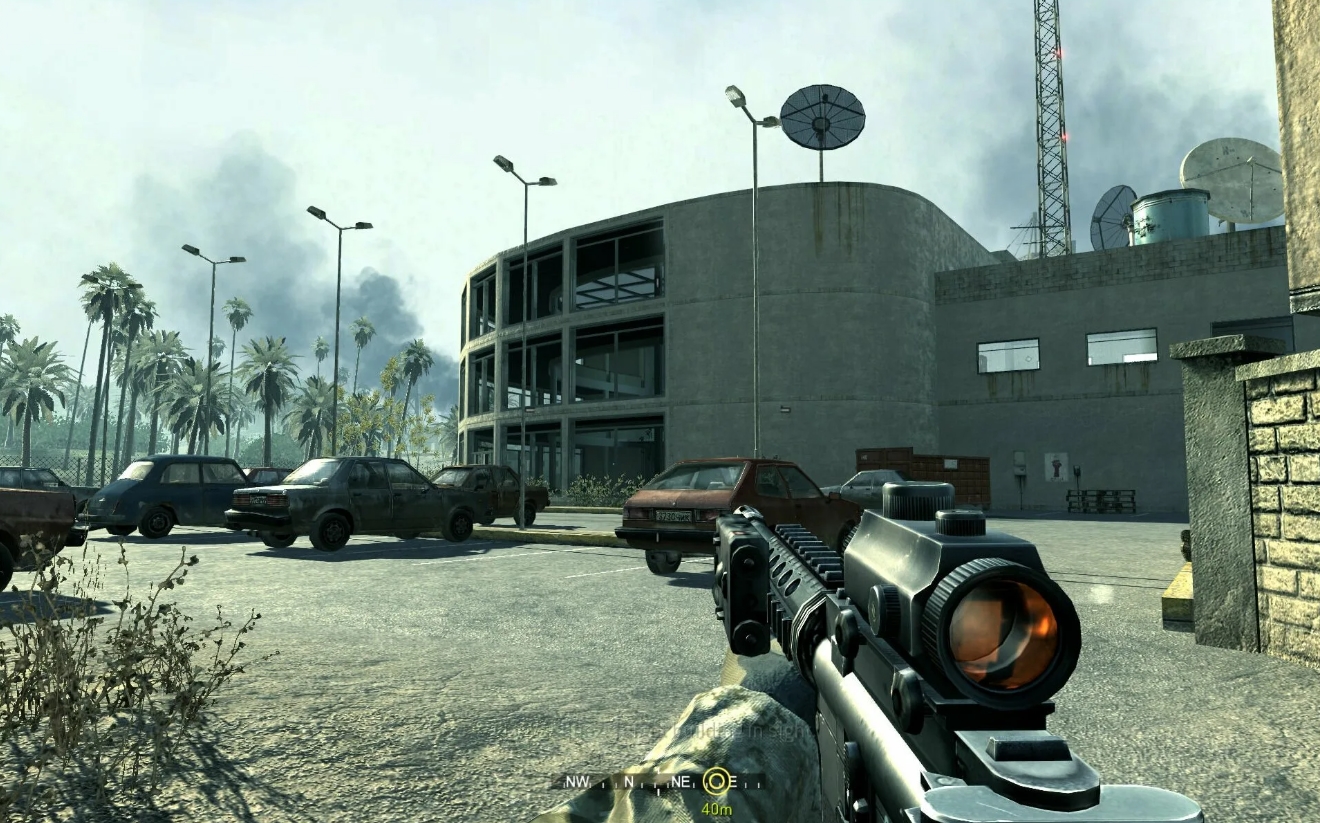Click the E marker on the compass
1320x823 pixels.
click(733, 781)
